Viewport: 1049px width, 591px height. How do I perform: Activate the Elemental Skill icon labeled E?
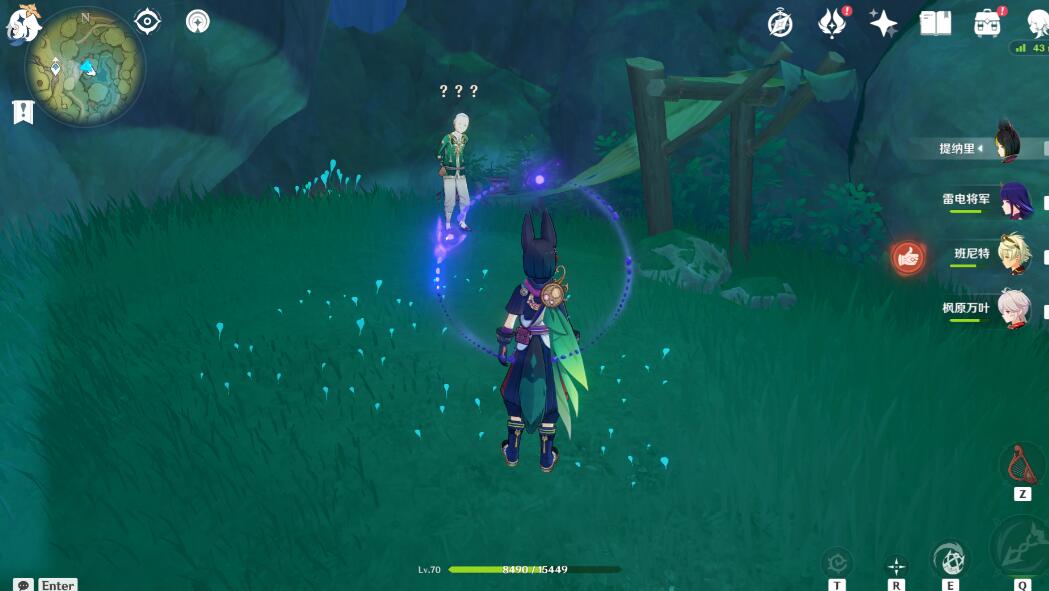pos(950,560)
